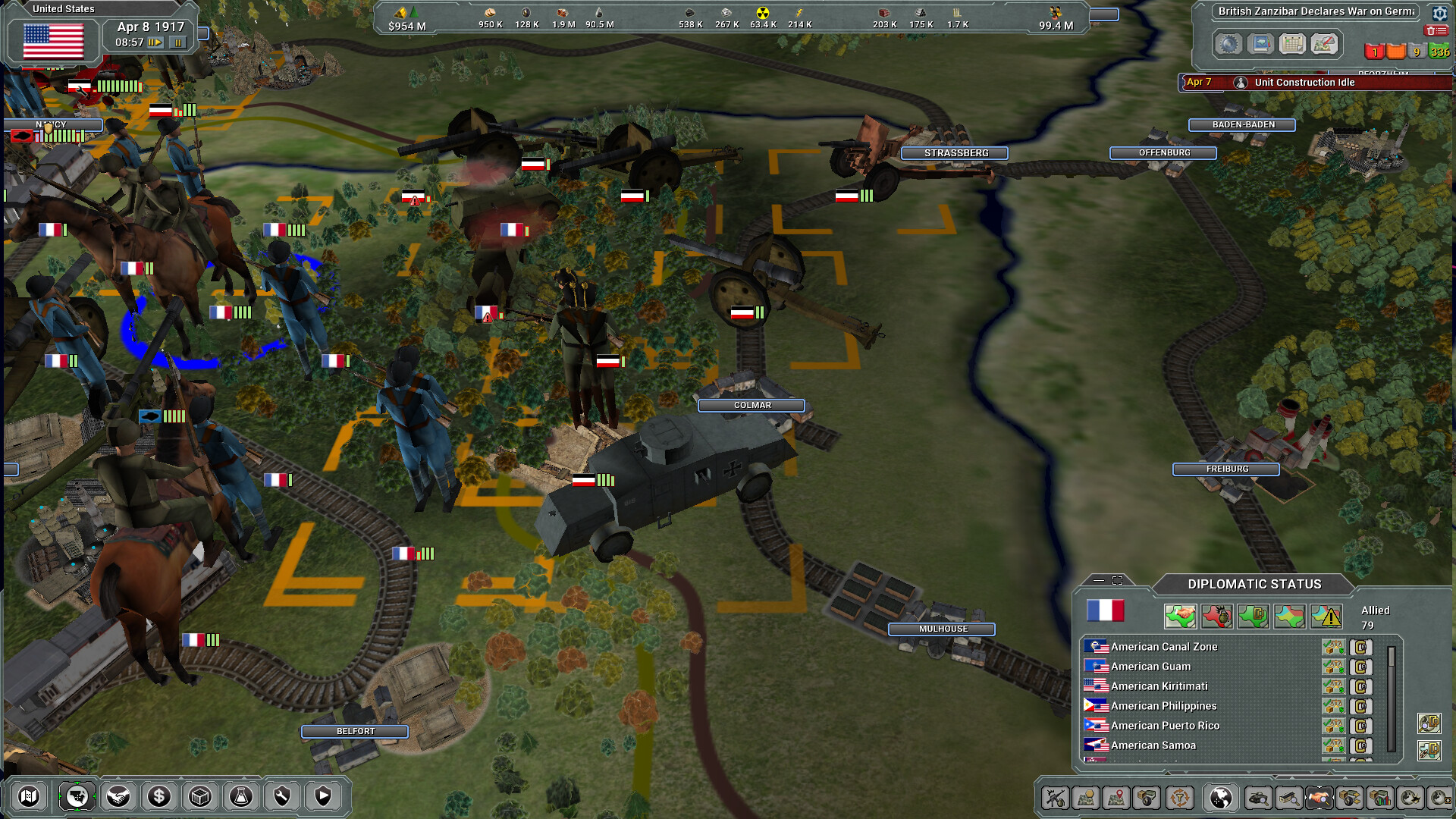Screen dimensions: 1456x819
Task: Click the French flag swatch
Action: 1106,611
